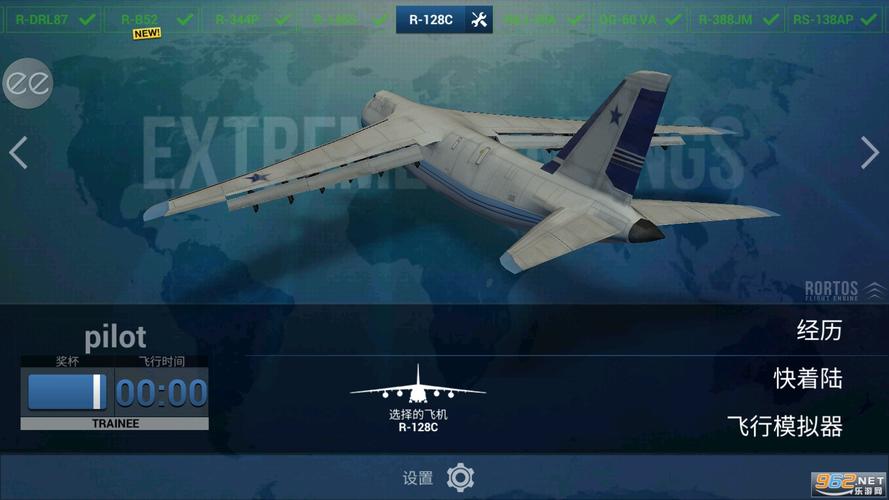Click the round ee logo badge
This screenshot has width=889, height=500.
pos(25,84)
